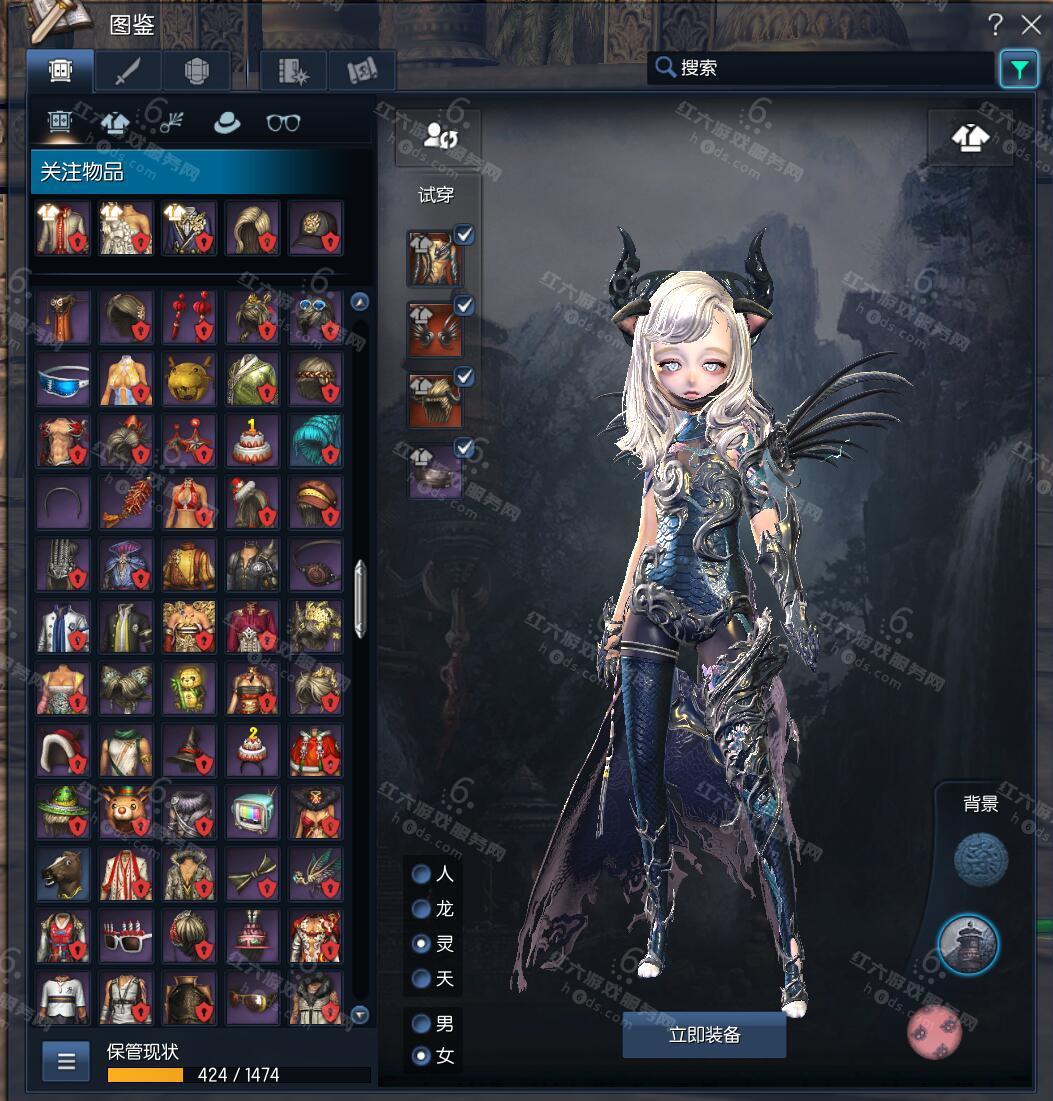
Task: Pick the horse head mask item
Action: coord(63,873)
